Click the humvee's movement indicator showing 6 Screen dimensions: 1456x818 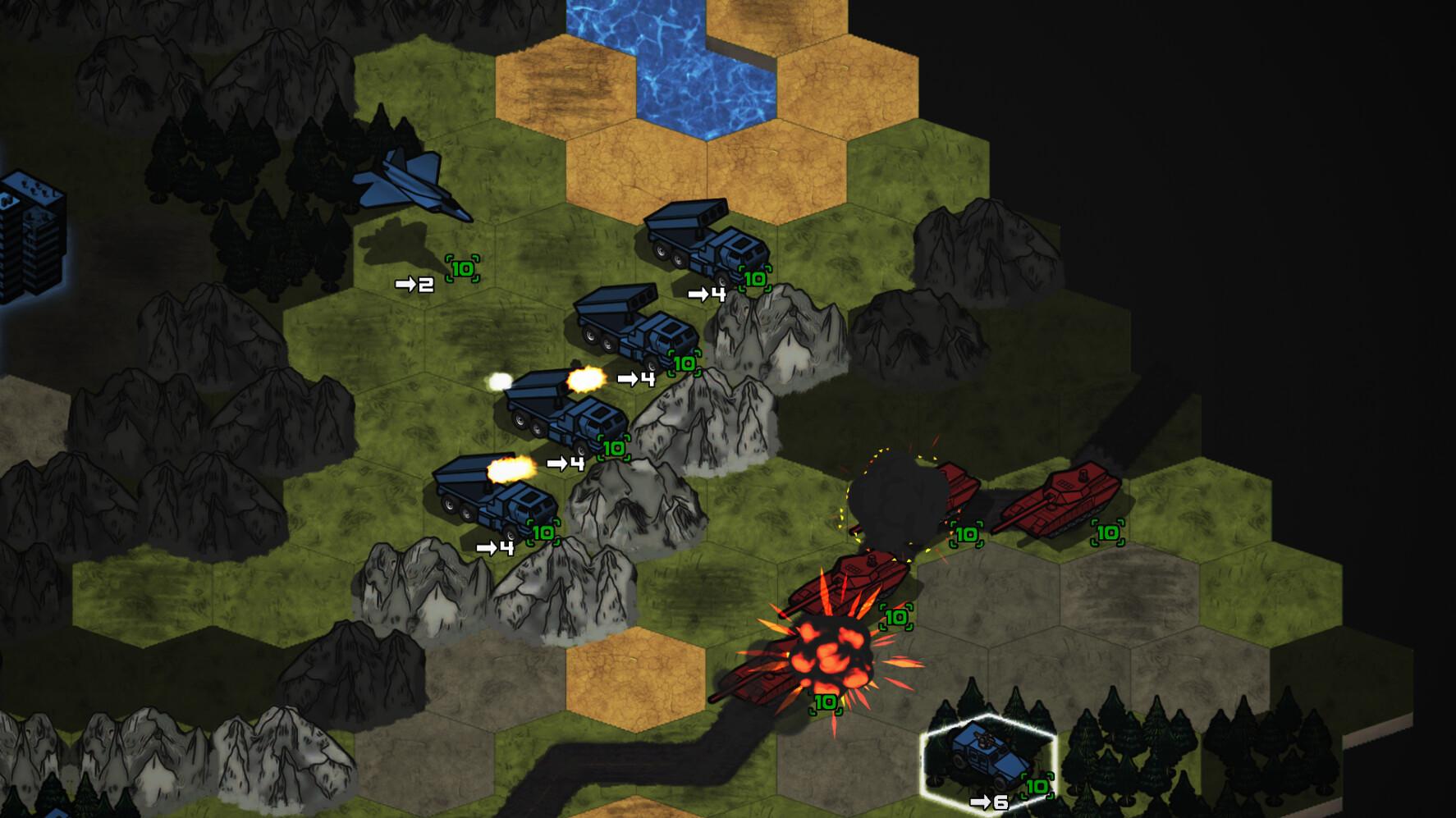989,804
